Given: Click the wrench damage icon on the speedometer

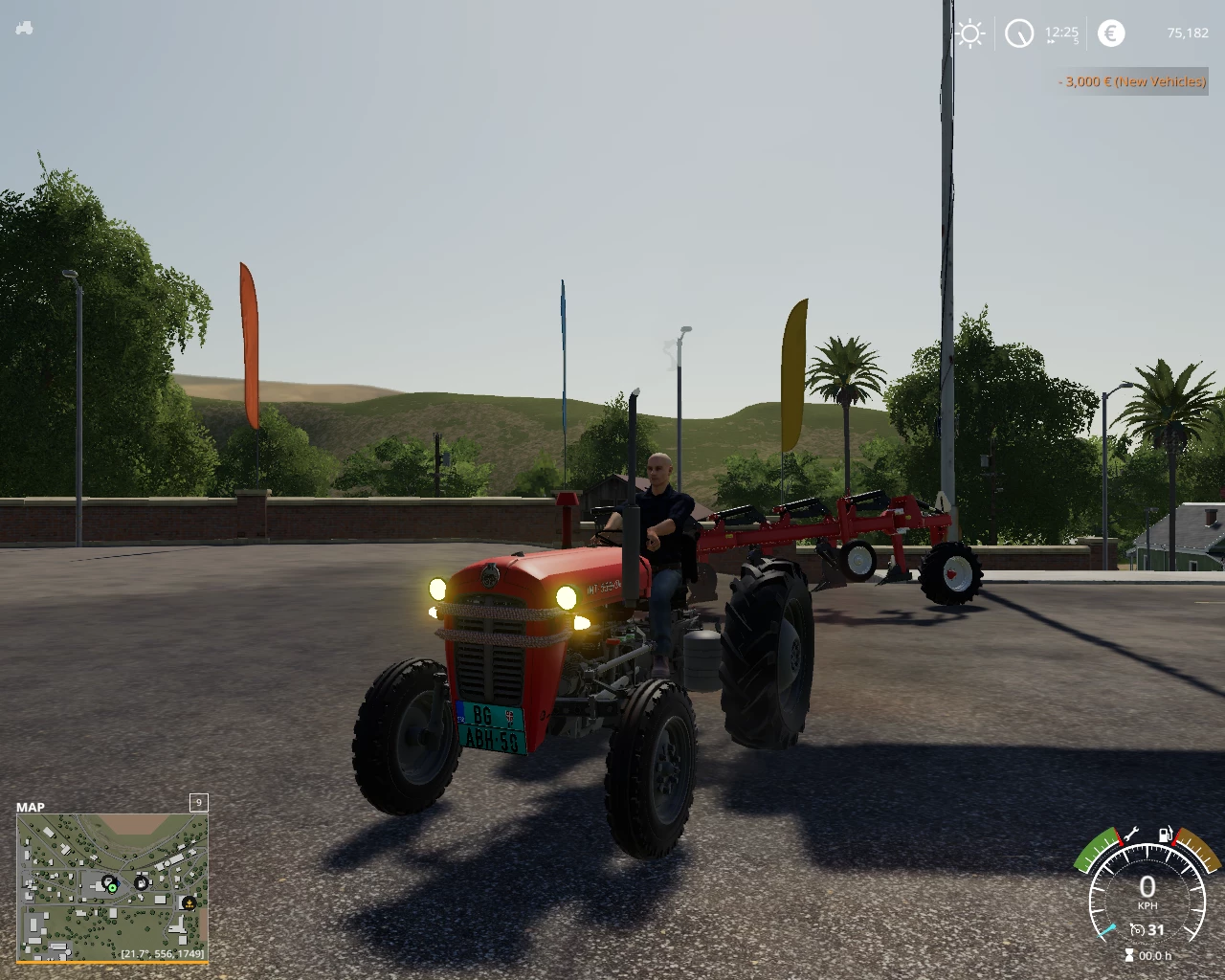Looking at the screenshot, I should (x=1131, y=834).
